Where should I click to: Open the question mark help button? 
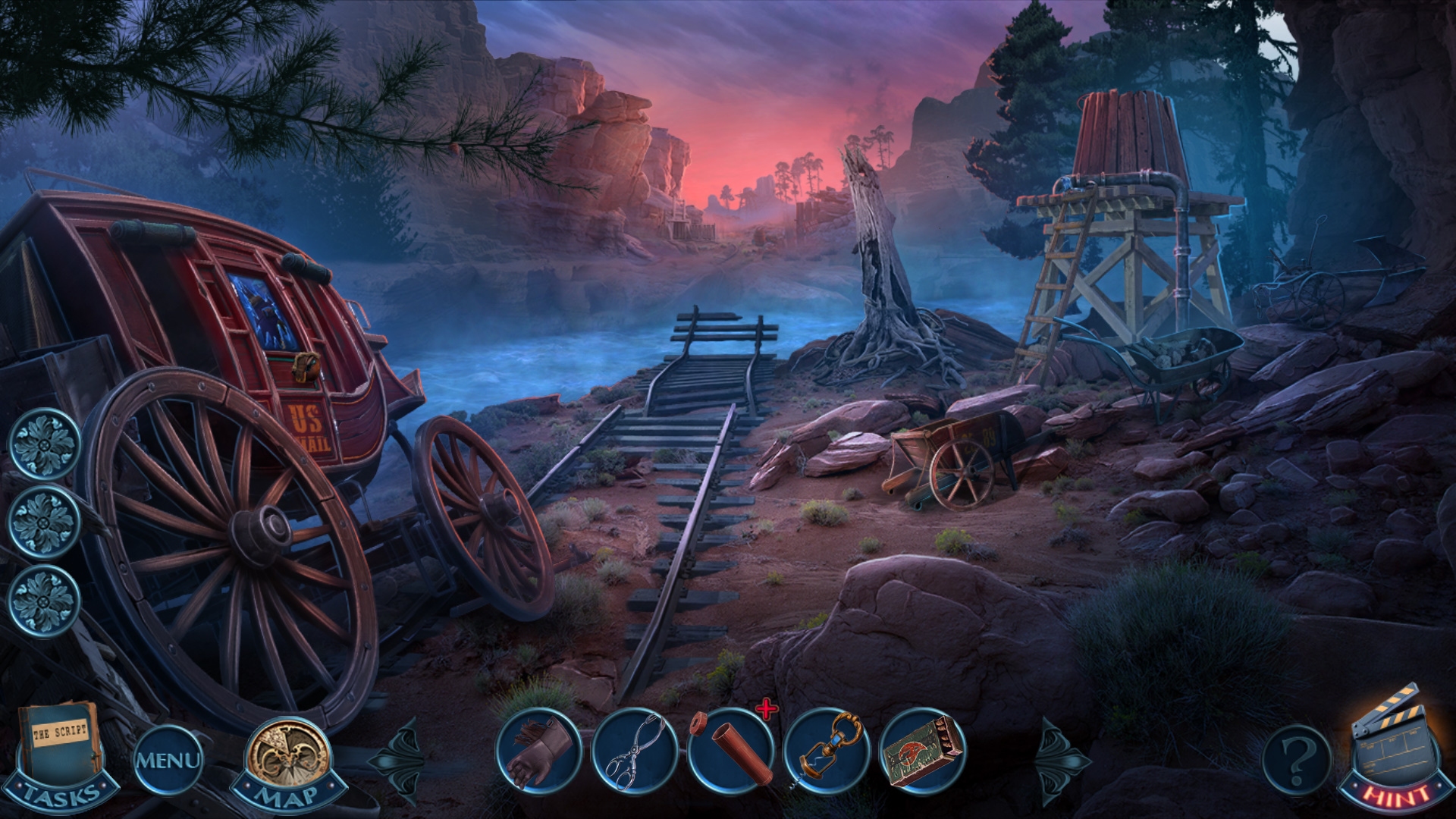point(1296,758)
